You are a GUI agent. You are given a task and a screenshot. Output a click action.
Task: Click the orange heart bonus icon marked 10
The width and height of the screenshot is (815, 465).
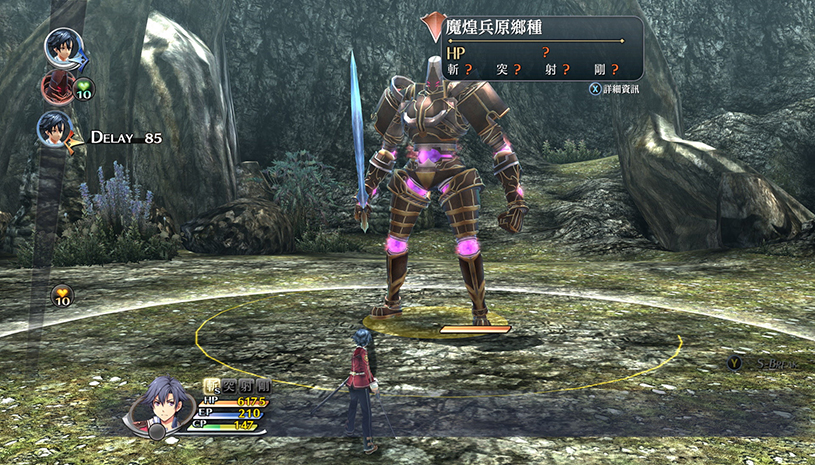pyautogui.click(x=62, y=296)
